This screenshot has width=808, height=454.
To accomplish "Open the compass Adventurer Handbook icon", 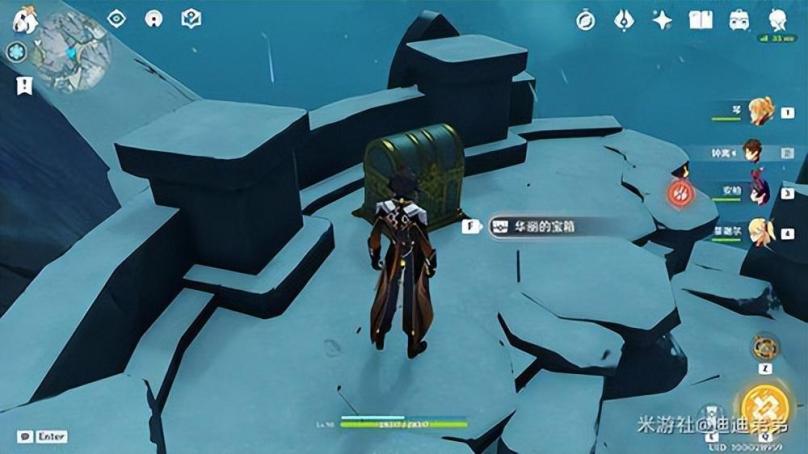I will 587,20.
